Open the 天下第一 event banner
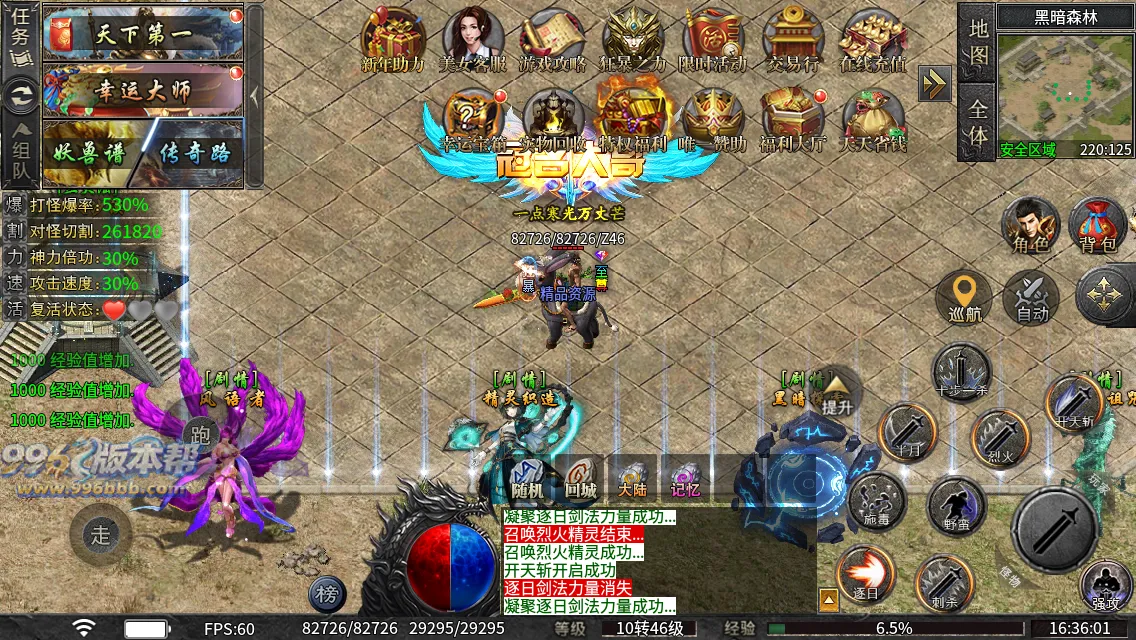 pos(144,35)
